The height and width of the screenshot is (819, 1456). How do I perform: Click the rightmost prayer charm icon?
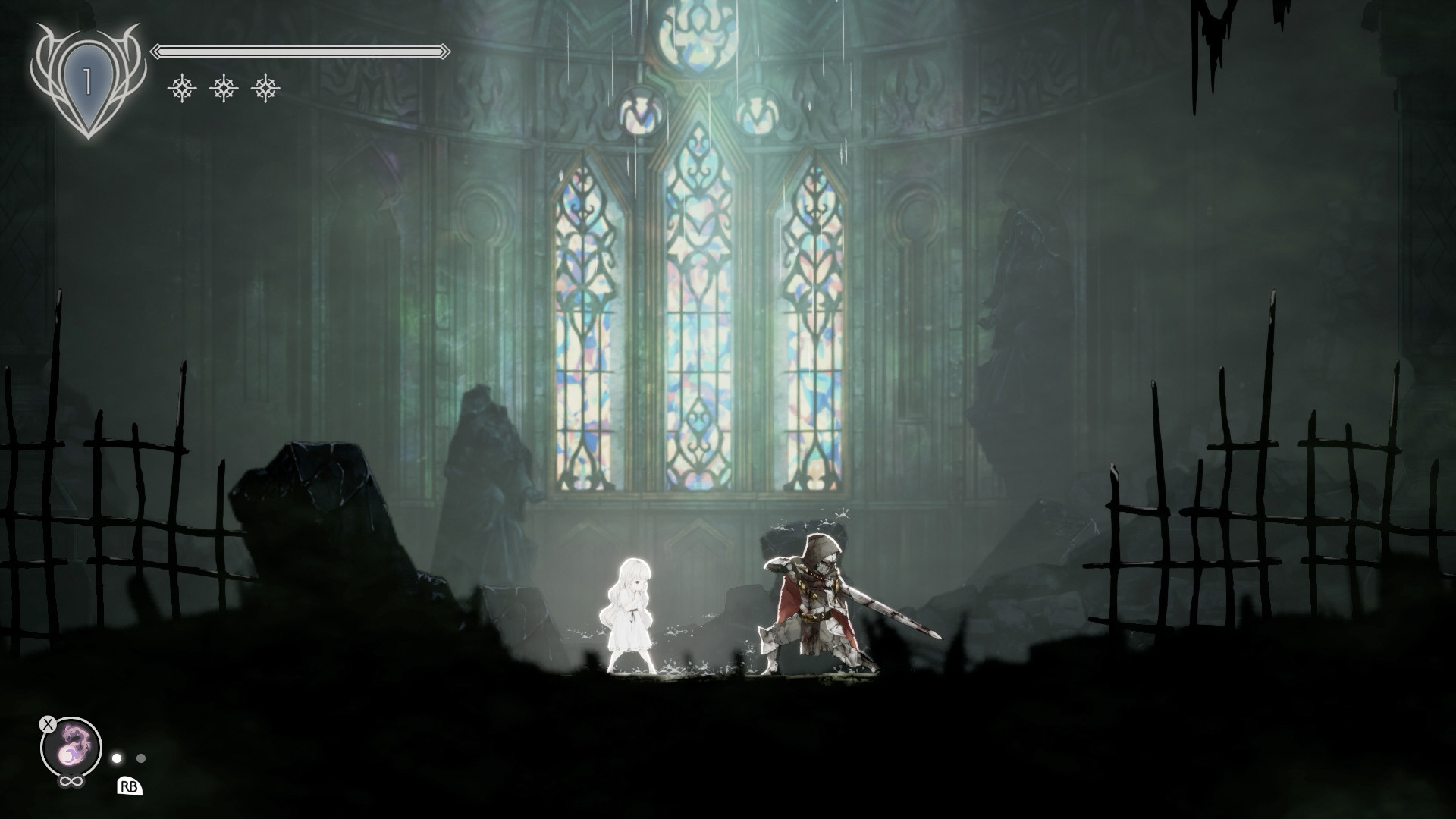coord(267,89)
